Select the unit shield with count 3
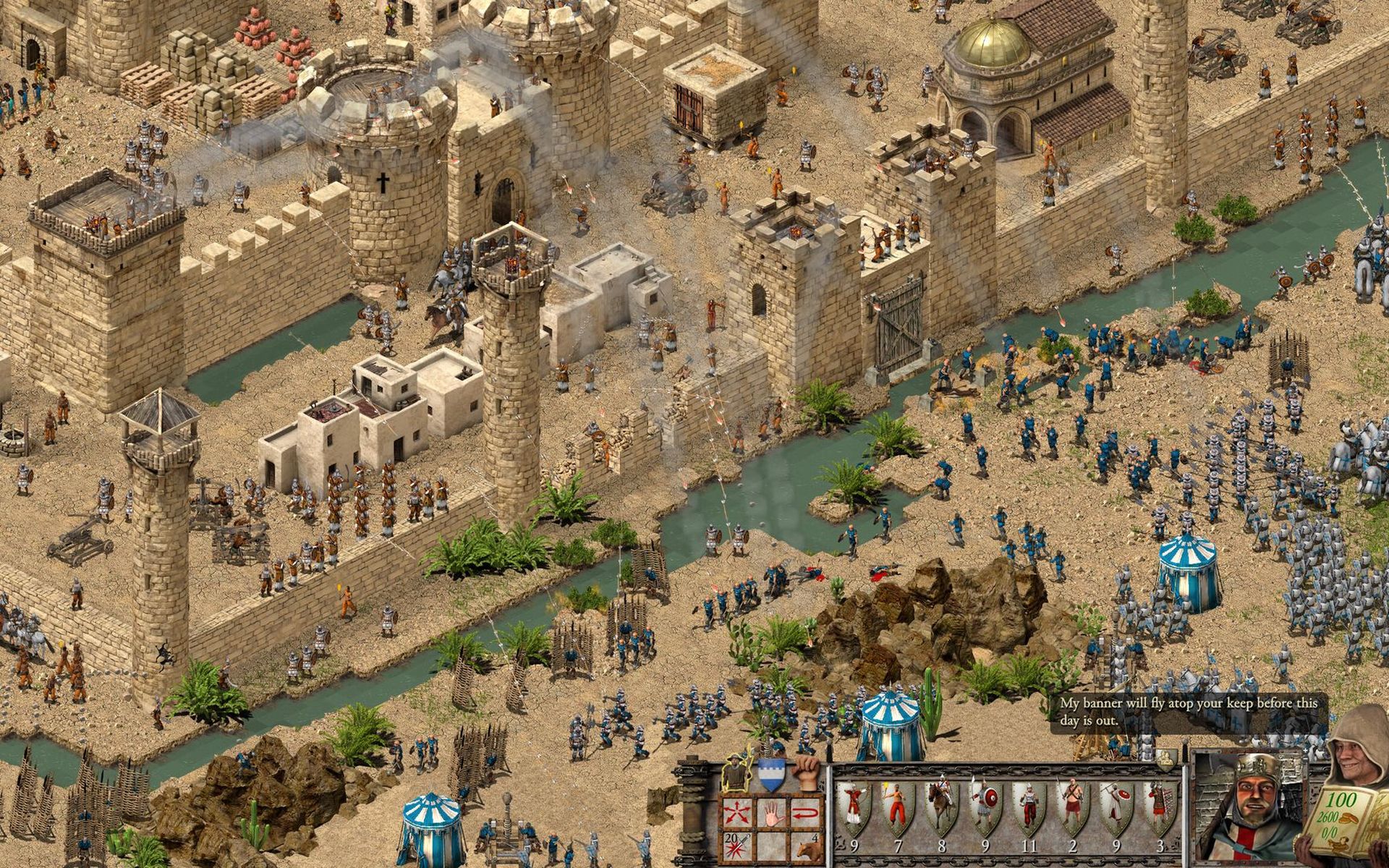 tap(1160, 807)
